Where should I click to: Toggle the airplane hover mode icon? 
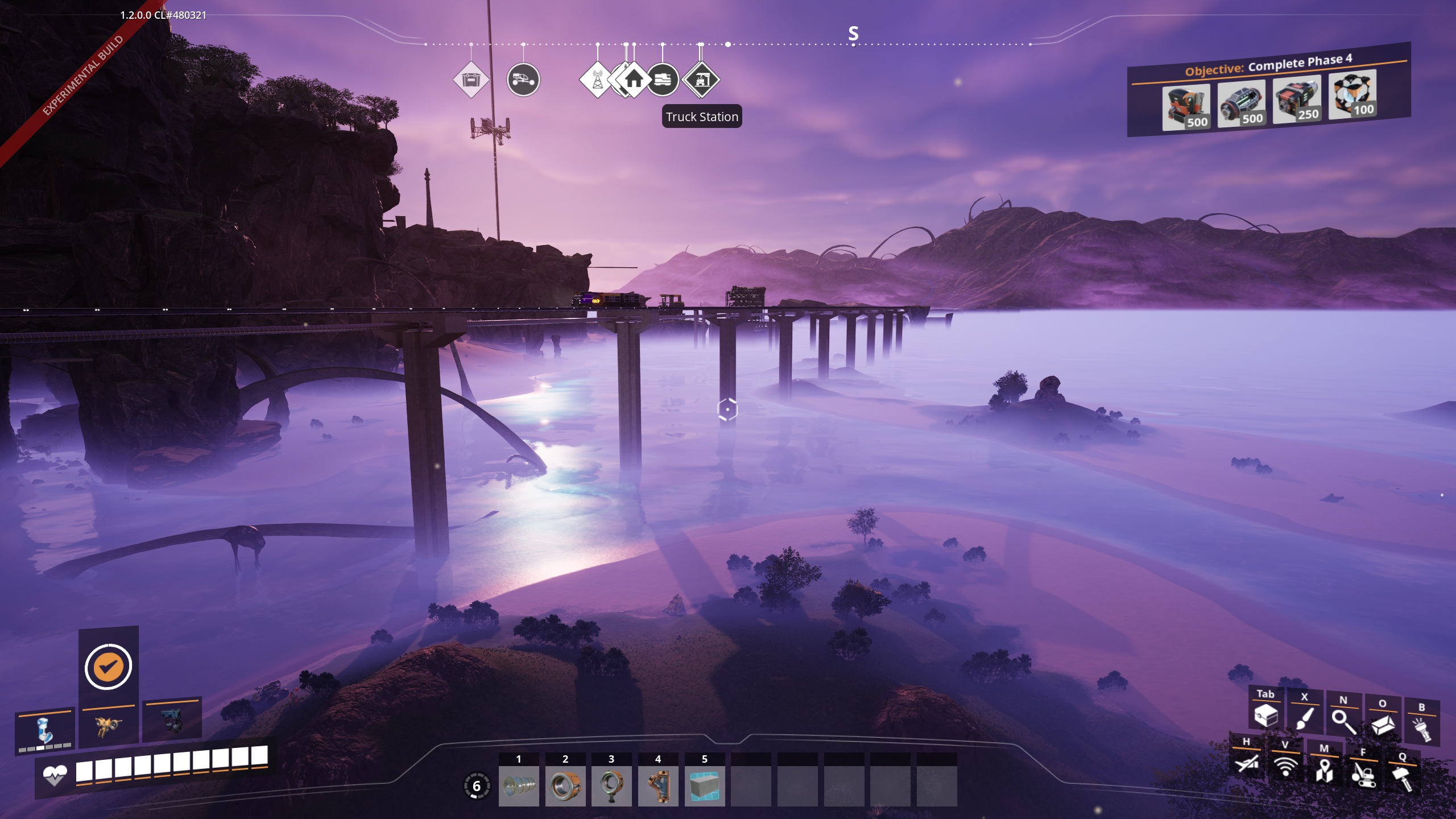coord(1247,762)
